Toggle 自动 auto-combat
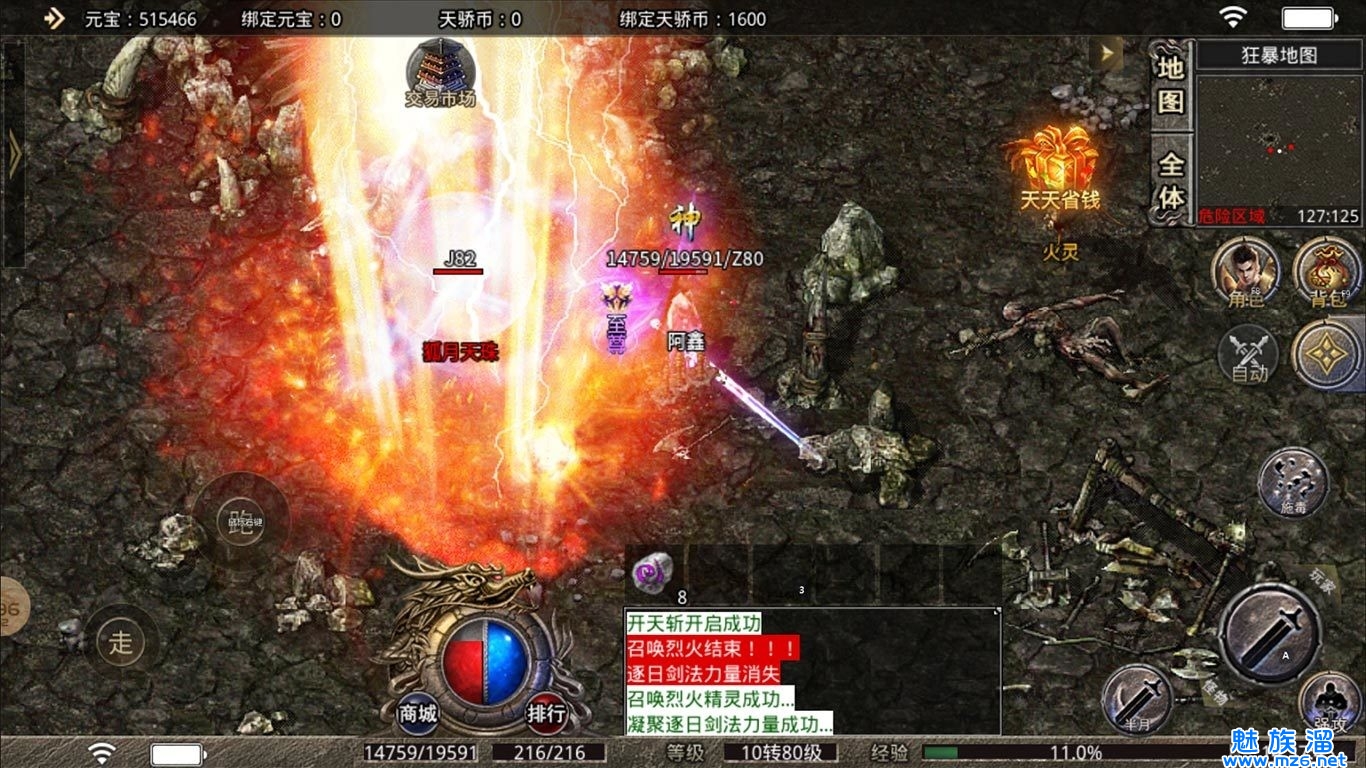 coord(1248,355)
